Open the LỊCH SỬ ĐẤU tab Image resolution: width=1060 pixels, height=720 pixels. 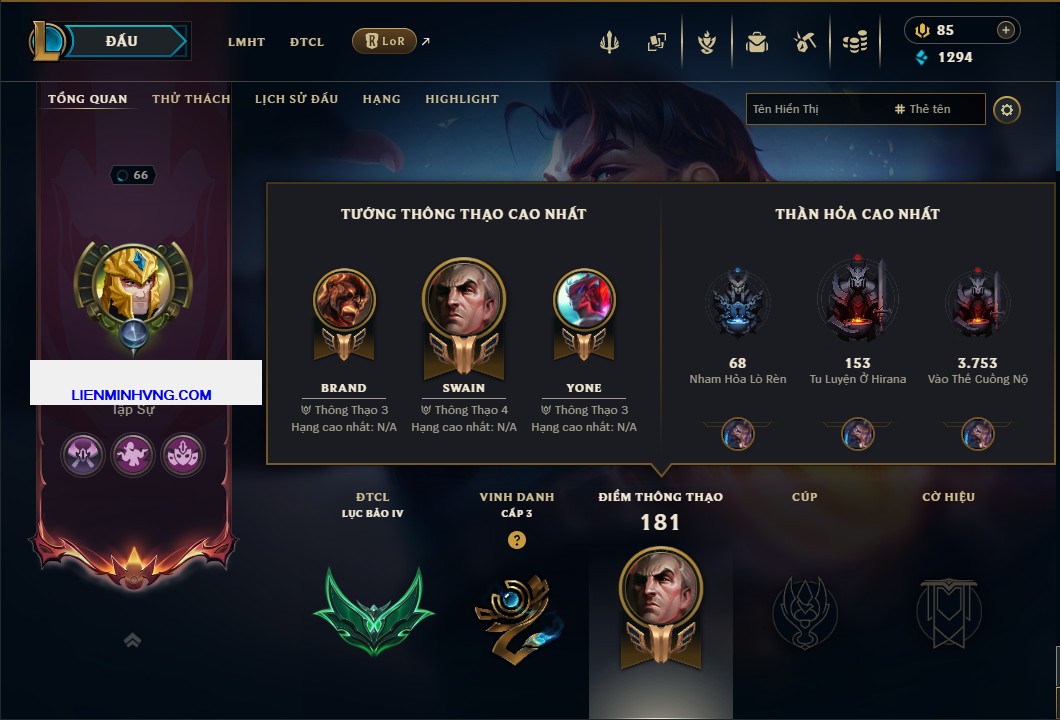(x=296, y=99)
